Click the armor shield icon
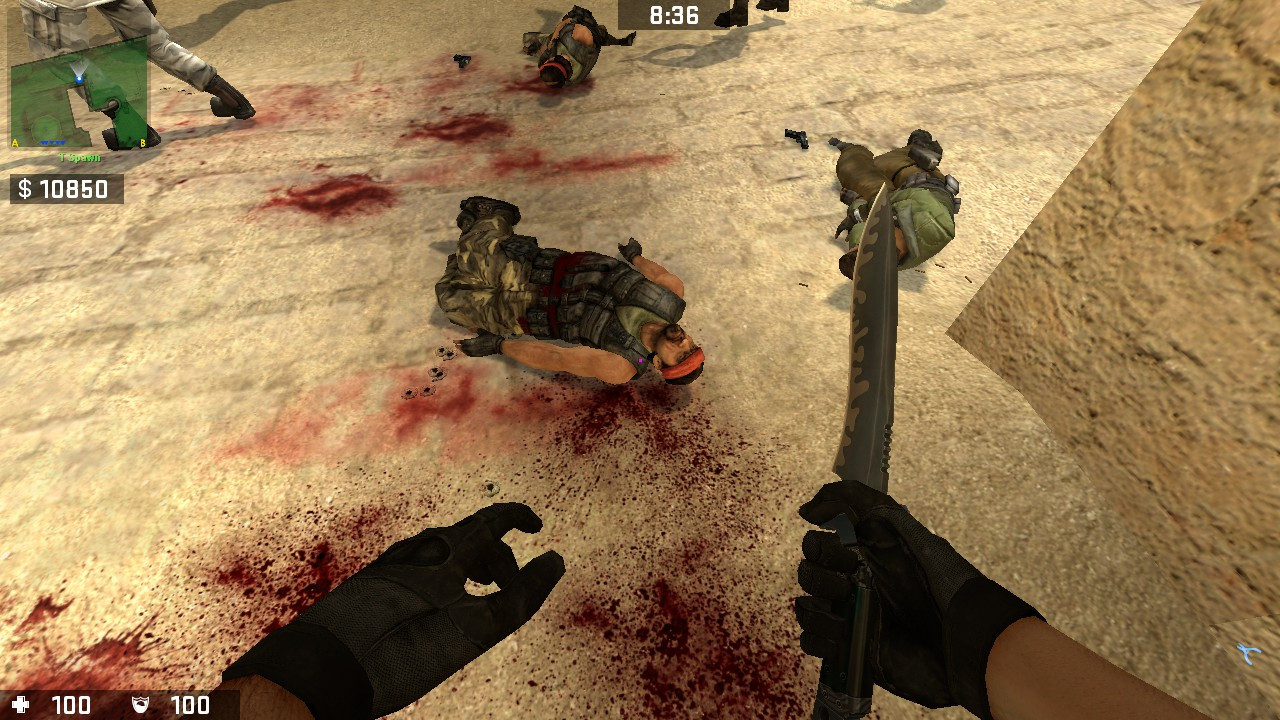 (140, 704)
